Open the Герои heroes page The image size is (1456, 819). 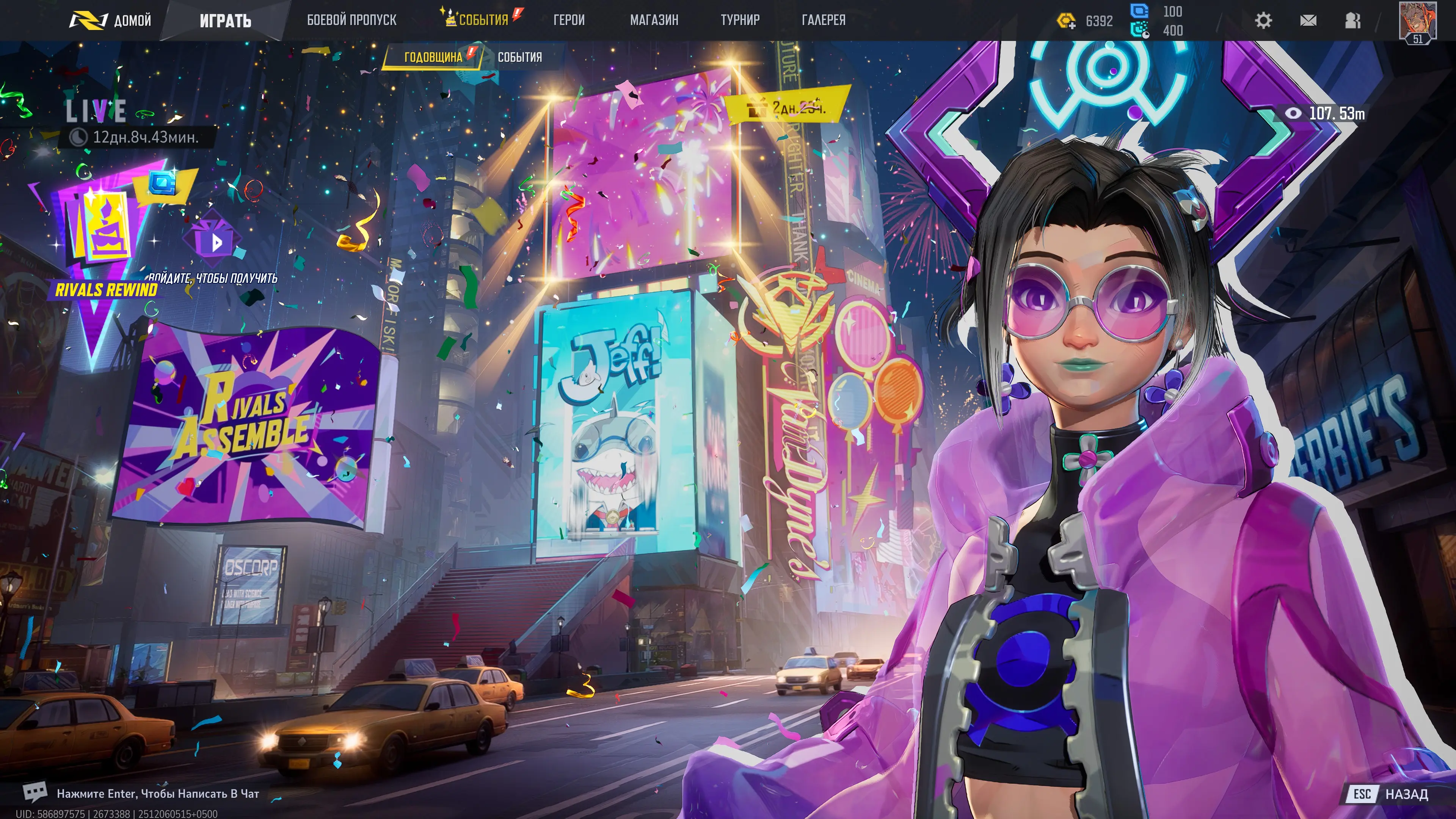point(569,20)
